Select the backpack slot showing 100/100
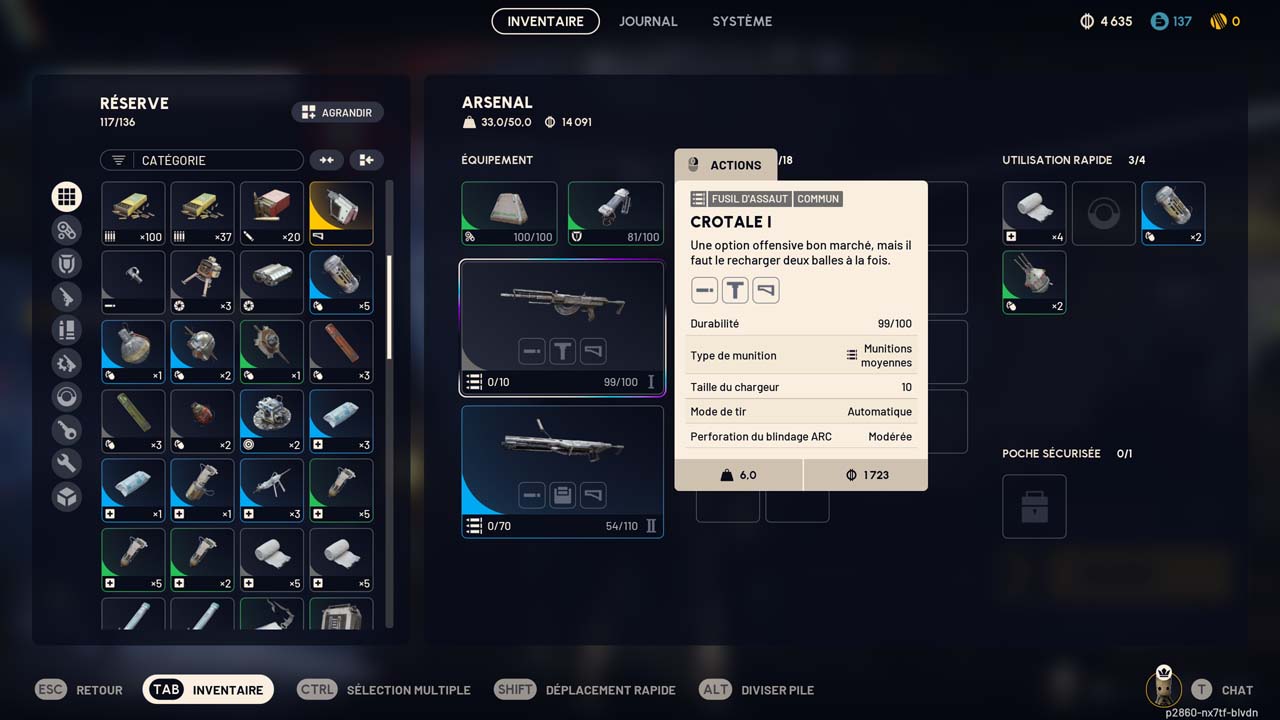The height and width of the screenshot is (720, 1280). 509,213
